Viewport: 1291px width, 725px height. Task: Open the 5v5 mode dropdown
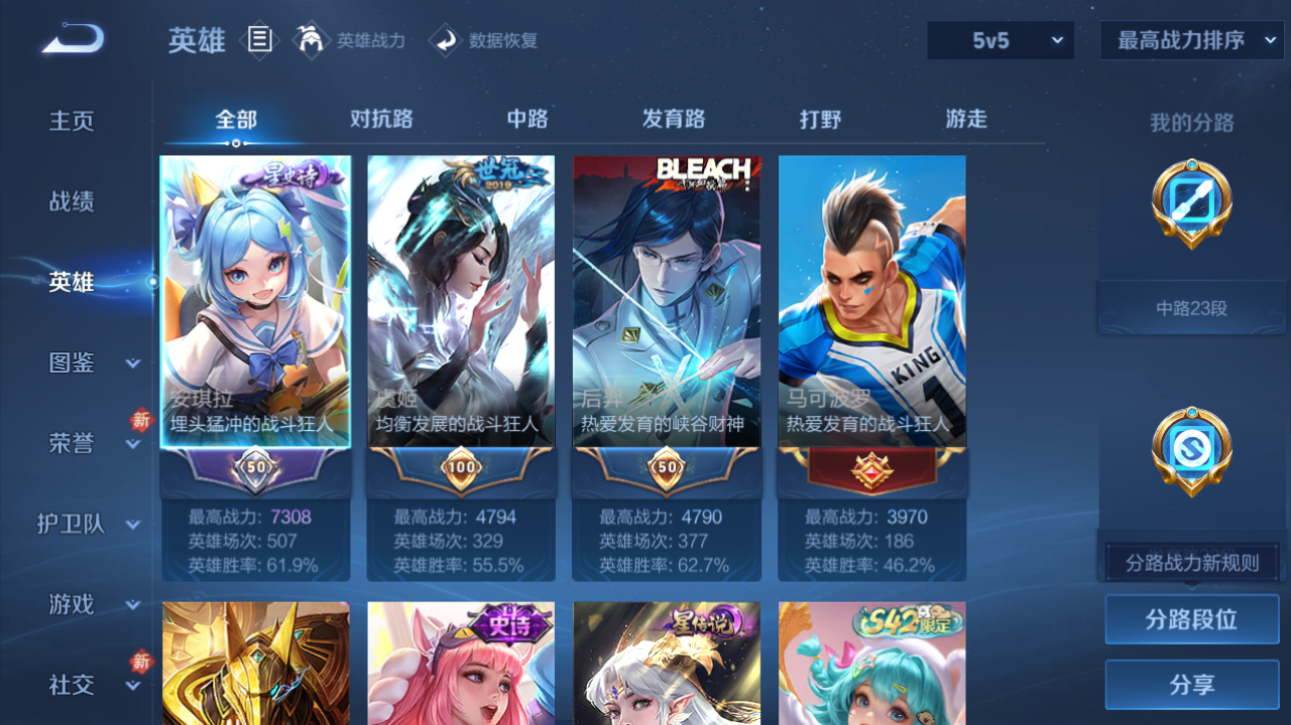999,41
